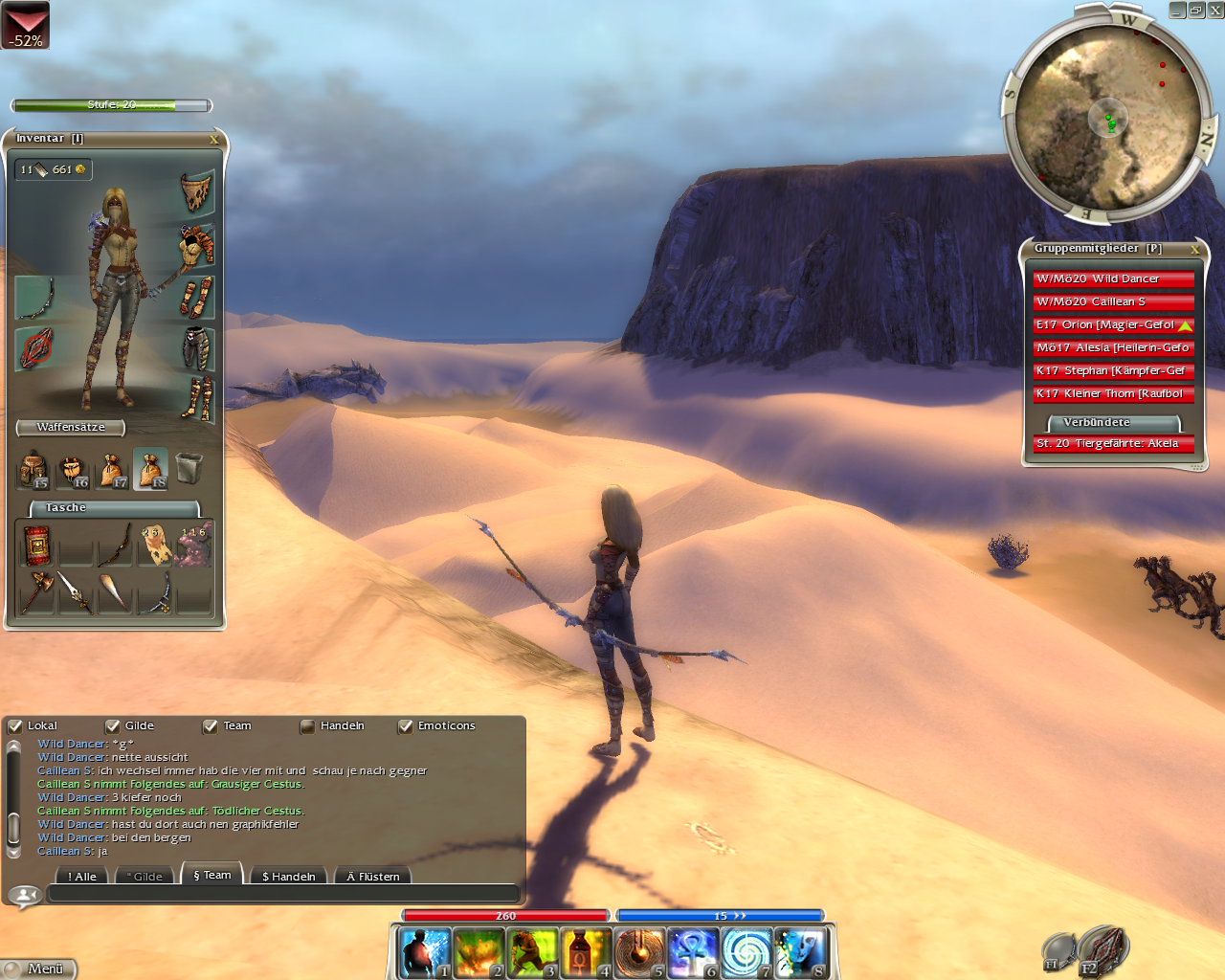Select fighter henchman Stephan
Screen dimensions: 1225x980
point(1113,370)
